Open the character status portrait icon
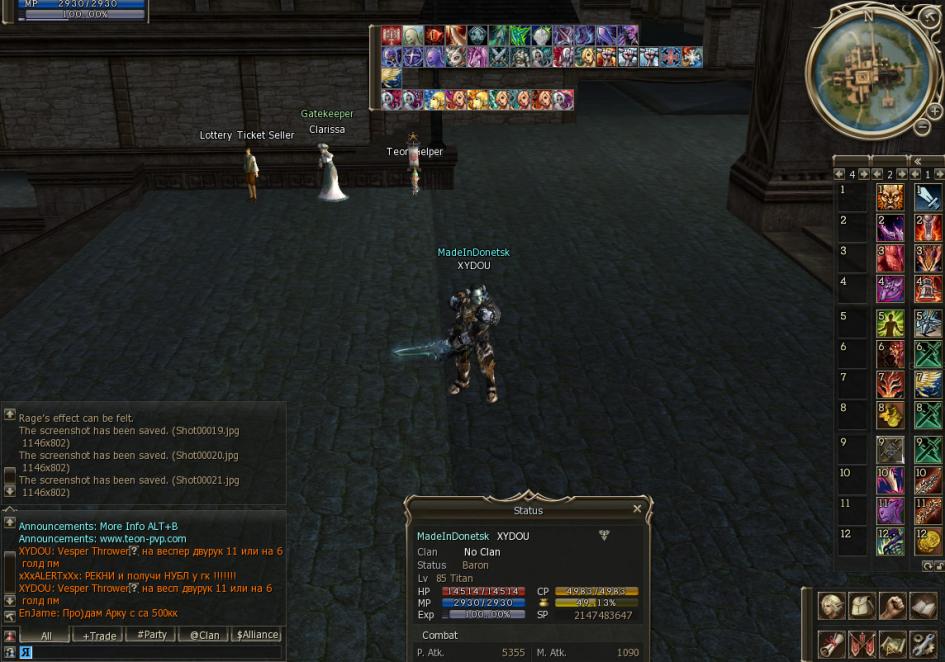This screenshot has height=662, width=945. click(831, 606)
